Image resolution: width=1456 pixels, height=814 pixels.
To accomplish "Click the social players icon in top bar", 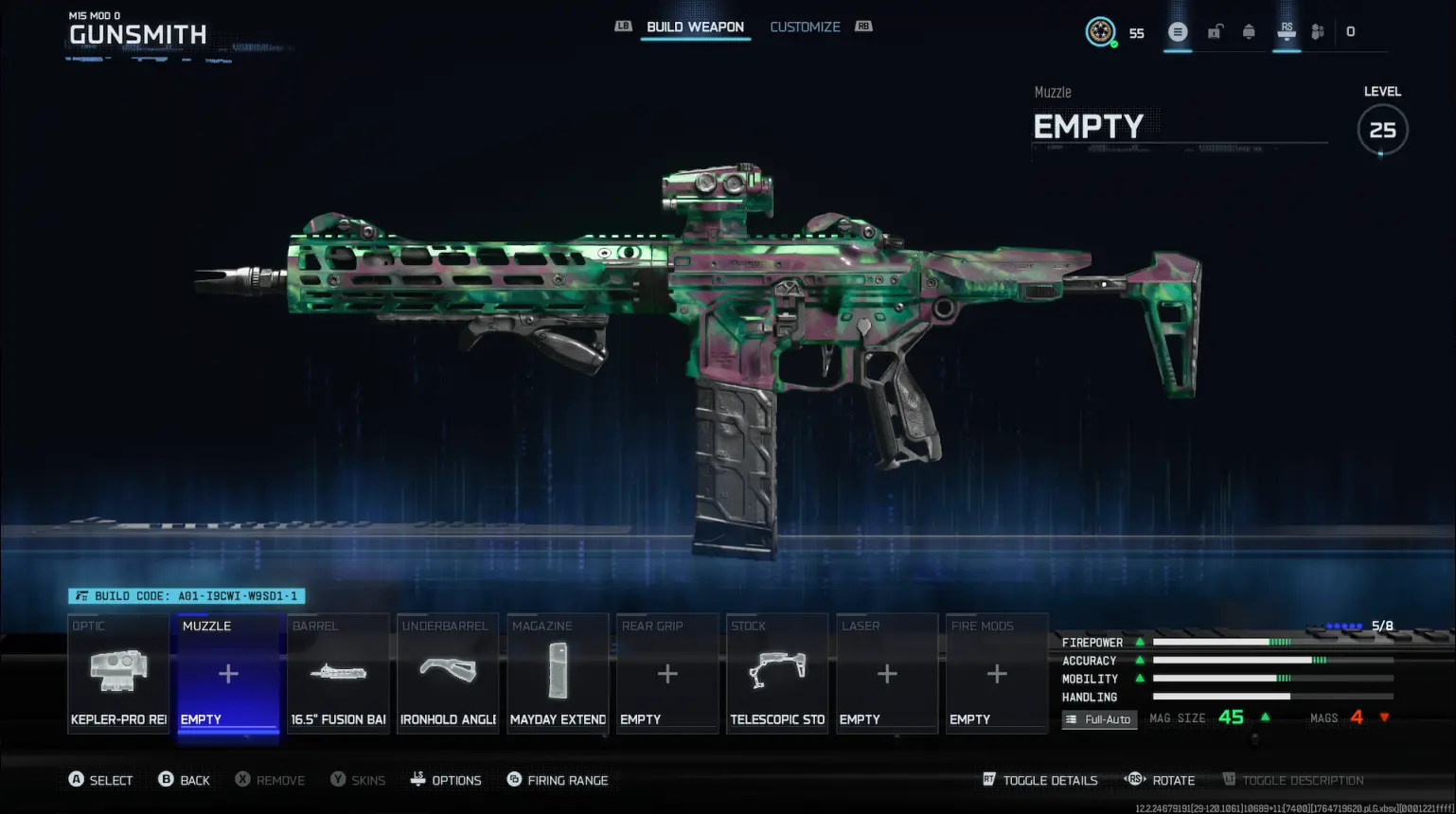I will (1317, 31).
